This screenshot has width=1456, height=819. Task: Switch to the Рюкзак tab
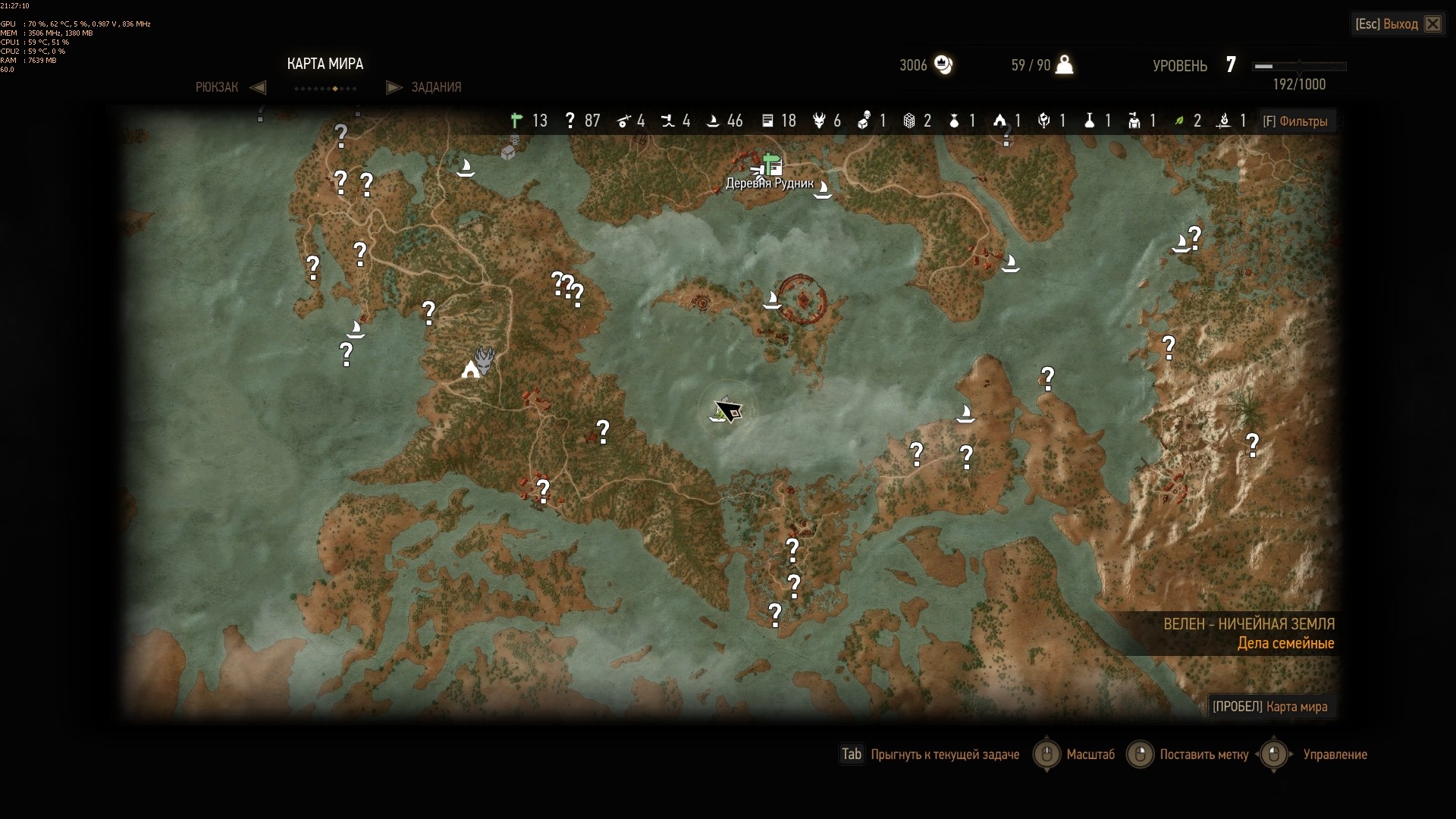click(218, 87)
